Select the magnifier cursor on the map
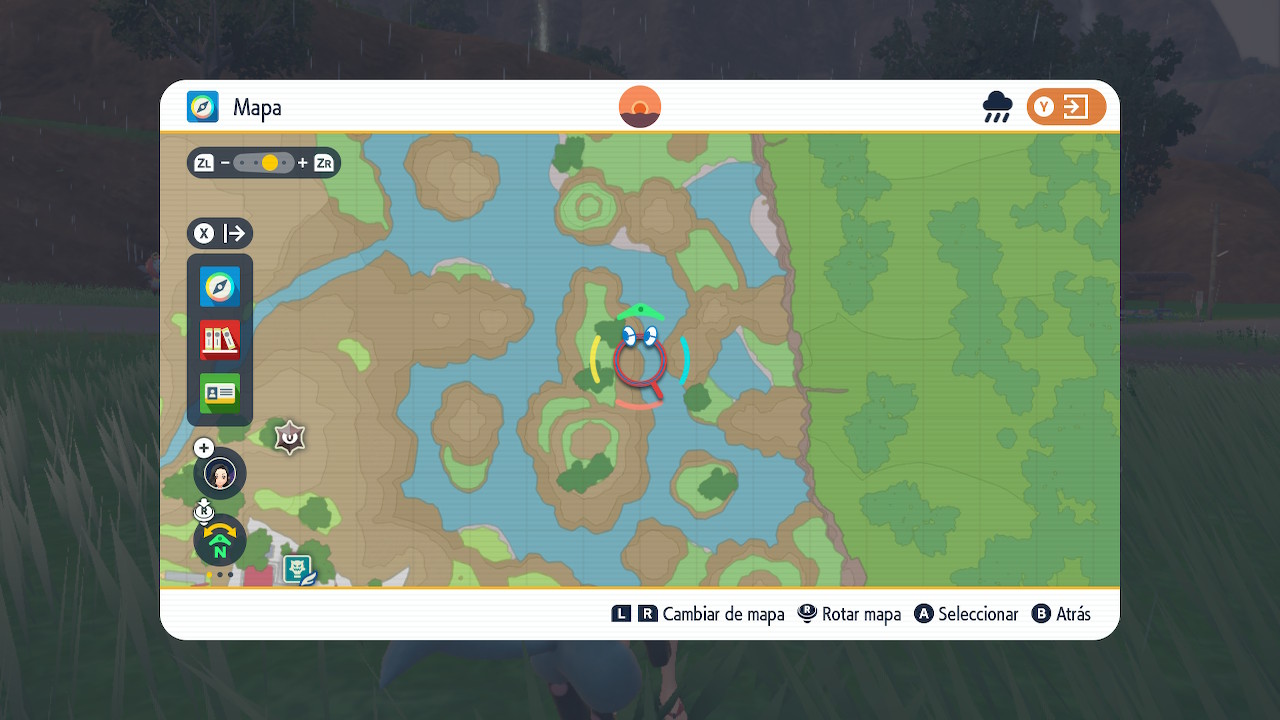This screenshot has height=720, width=1280. pyautogui.click(x=639, y=360)
